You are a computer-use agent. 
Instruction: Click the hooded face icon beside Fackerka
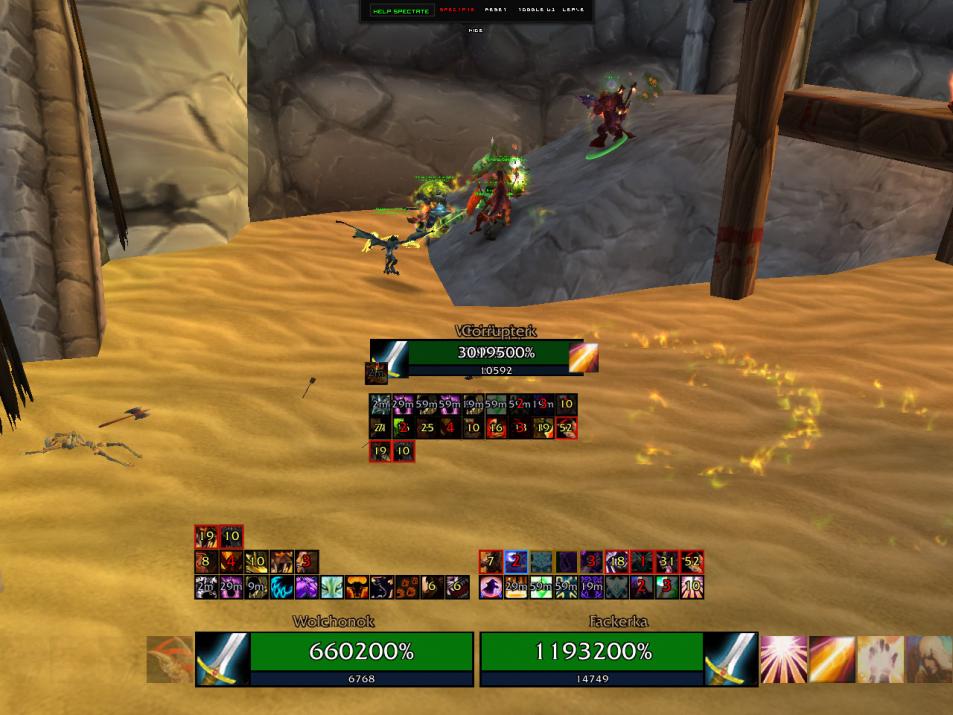[x=928, y=659]
